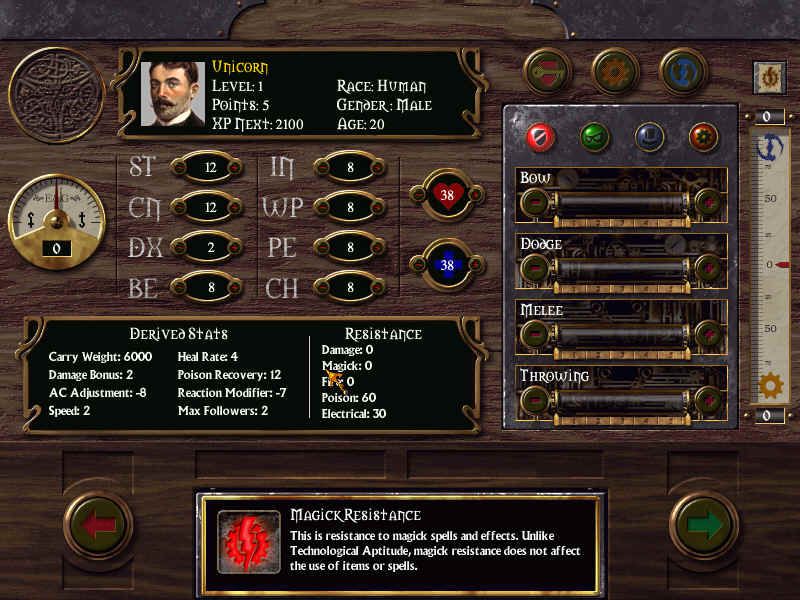
Task: Select the red gear technological skills tab
Action: (704, 135)
